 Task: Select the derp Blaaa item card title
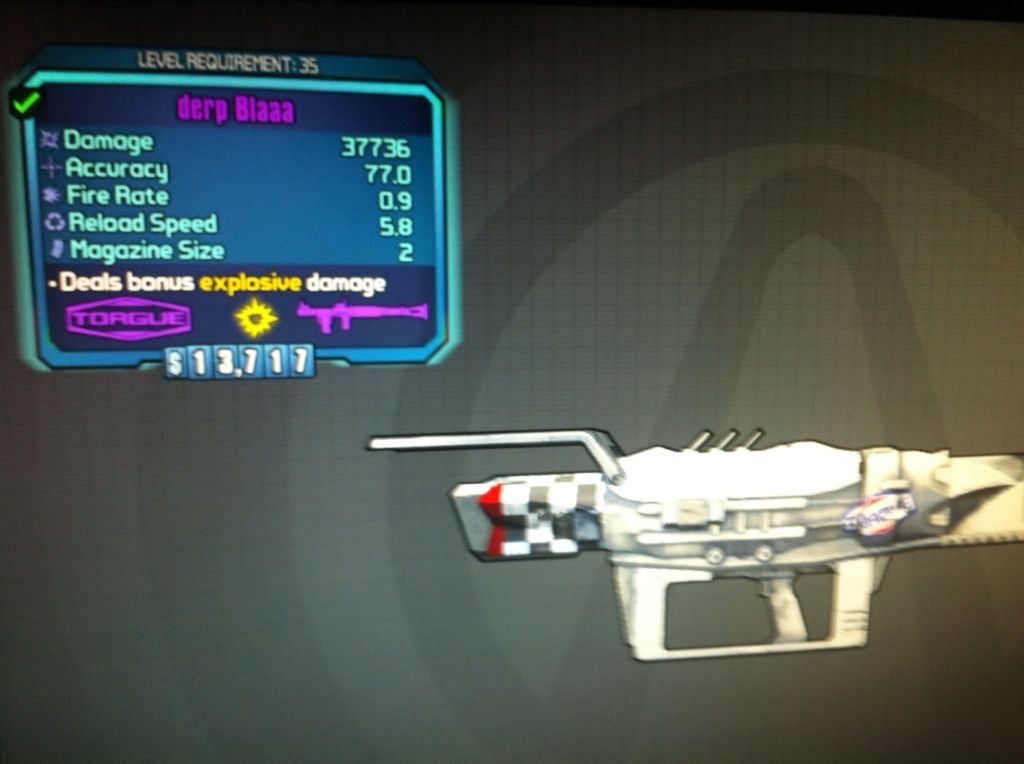(236, 109)
